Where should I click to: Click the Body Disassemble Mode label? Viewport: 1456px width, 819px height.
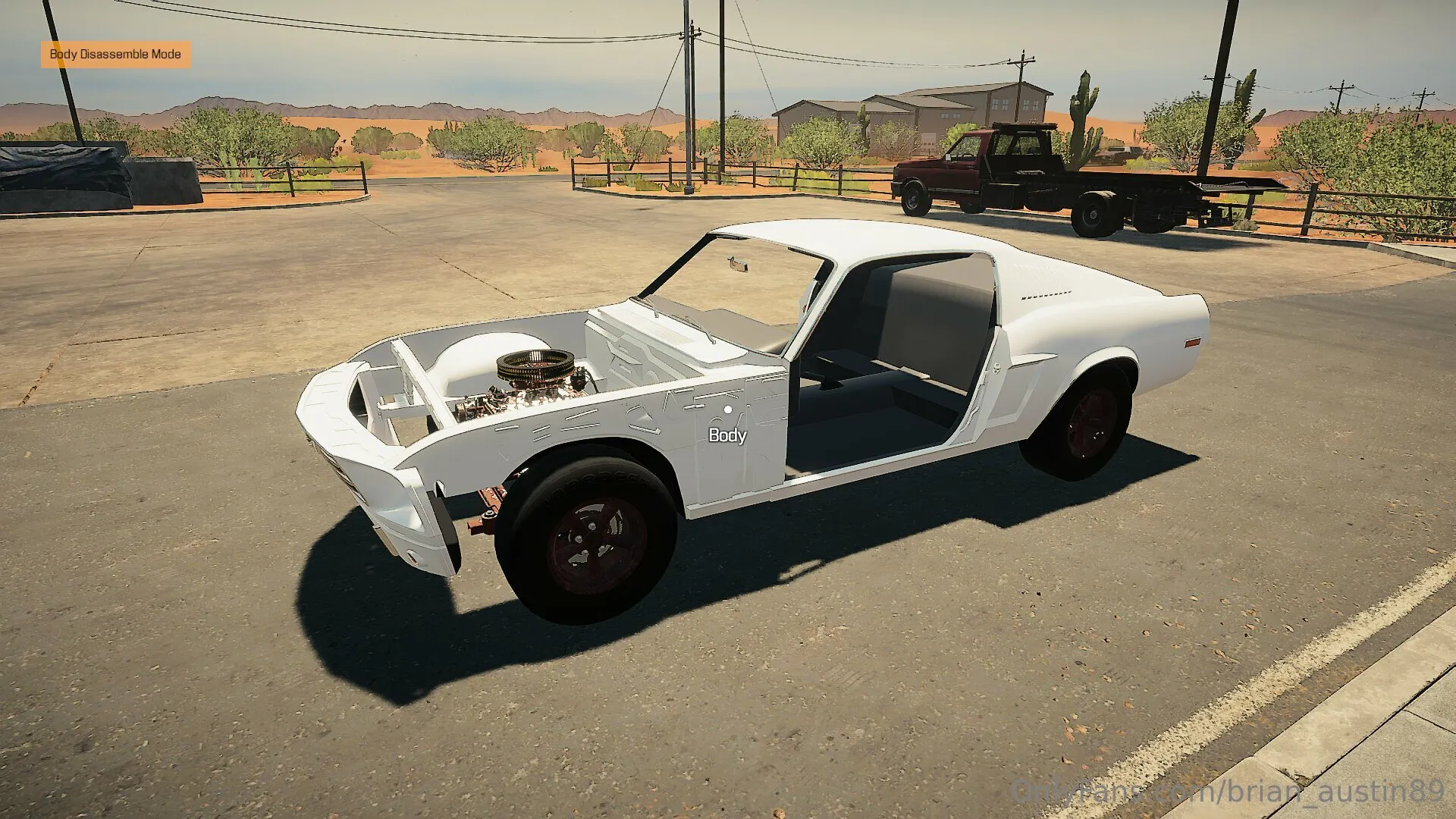(x=115, y=55)
